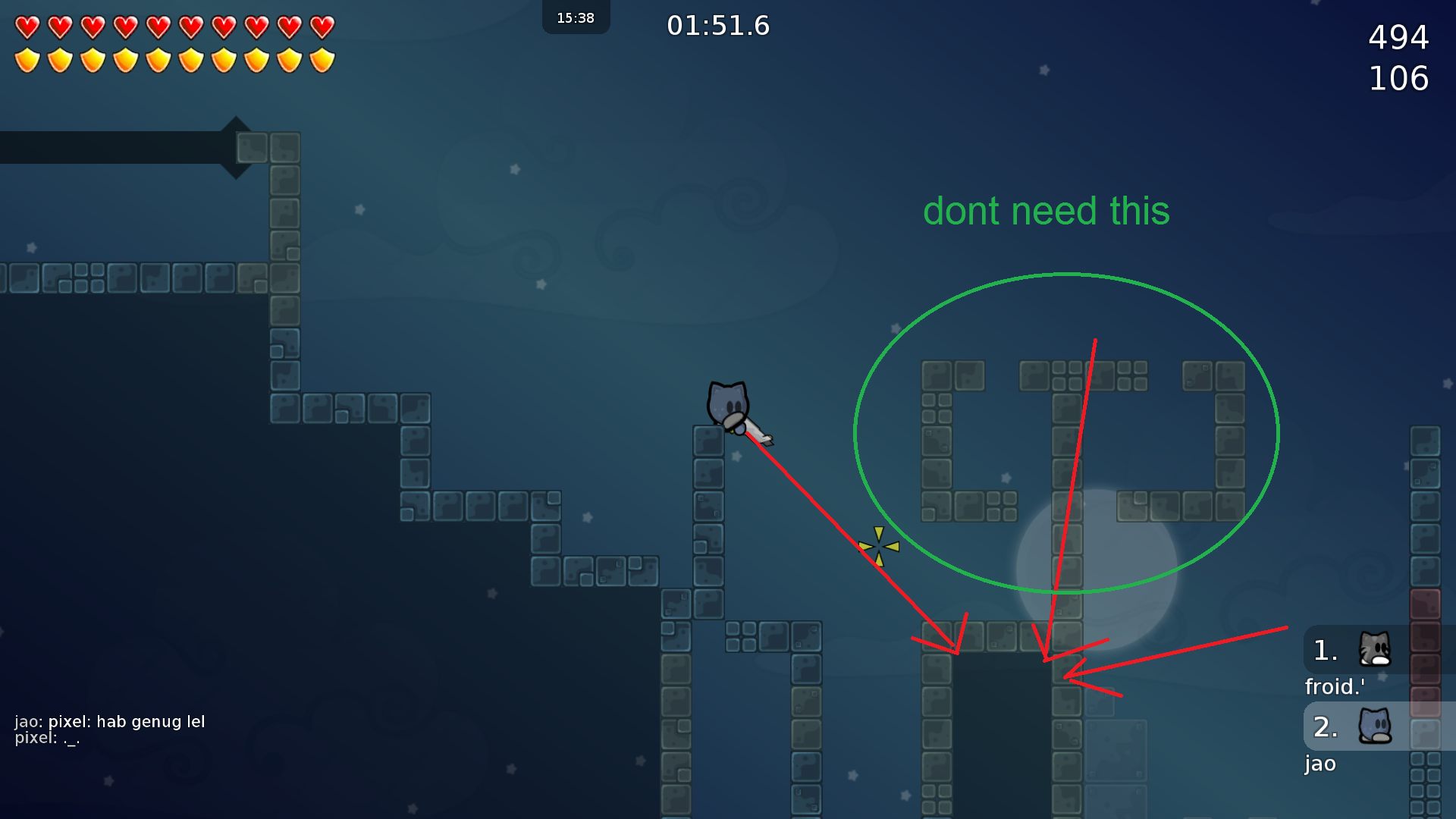
Task: Click the 01:51.6 race timer display
Action: (x=718, y=25)
